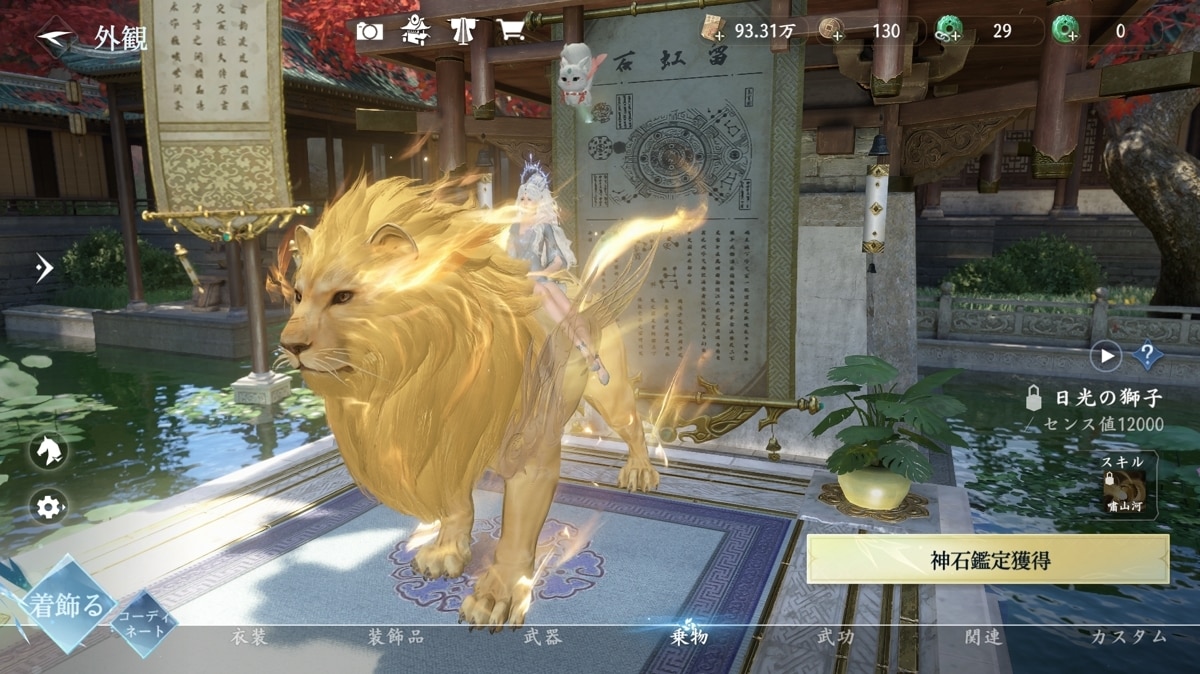Open the character figure icon
1200x674 pixels.
tap(416, 31)
